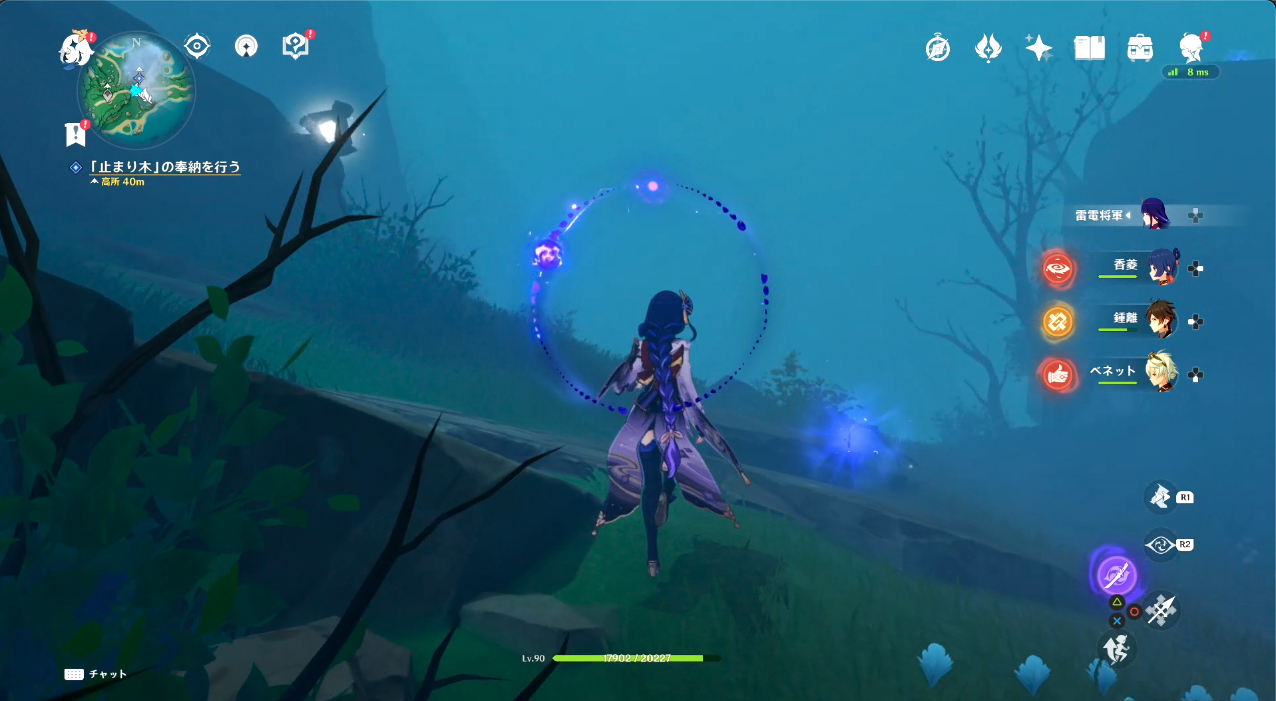Open the Paimon main menu

coord(75,49)
